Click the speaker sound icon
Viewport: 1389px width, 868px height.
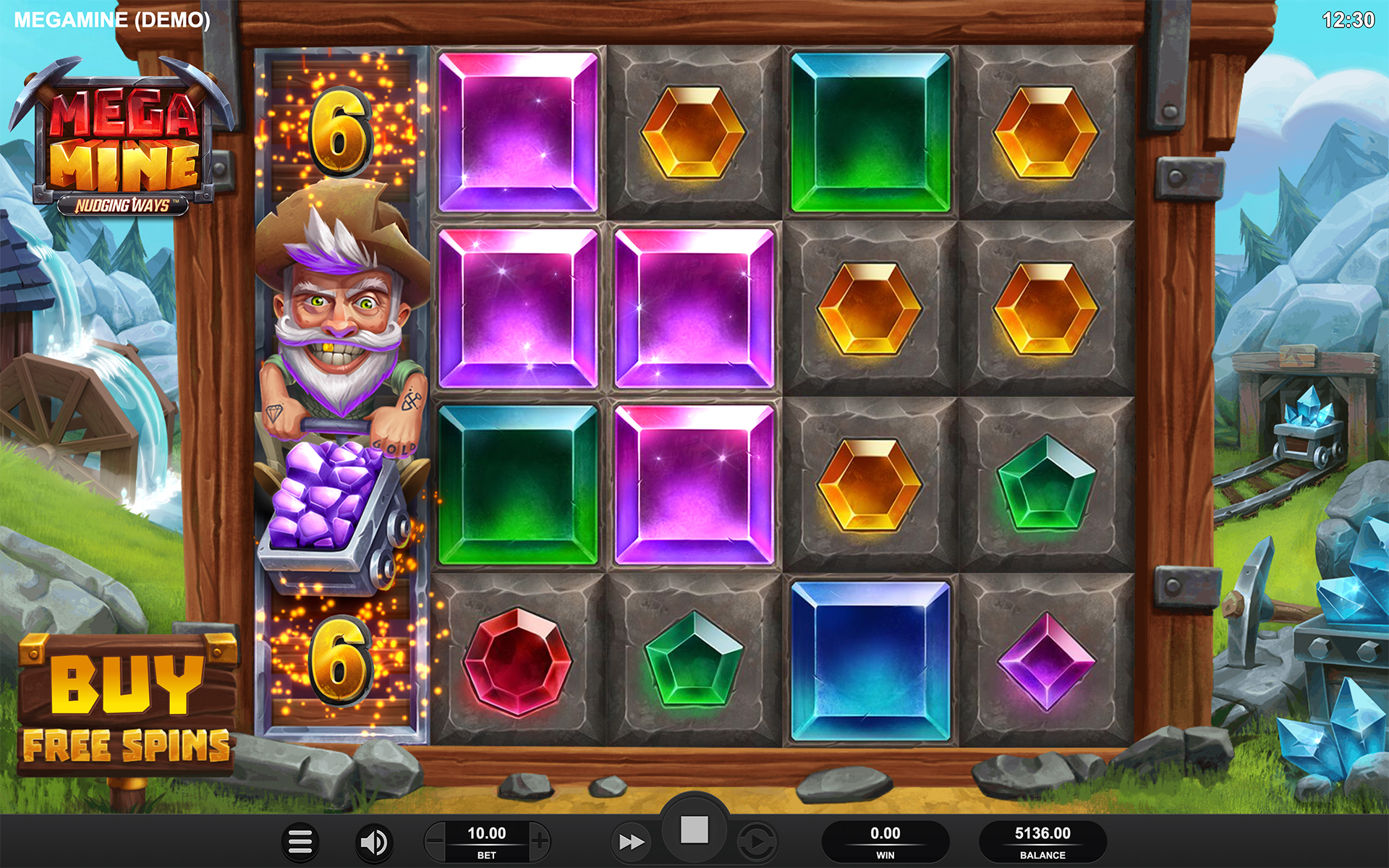(x=373, y=841)
